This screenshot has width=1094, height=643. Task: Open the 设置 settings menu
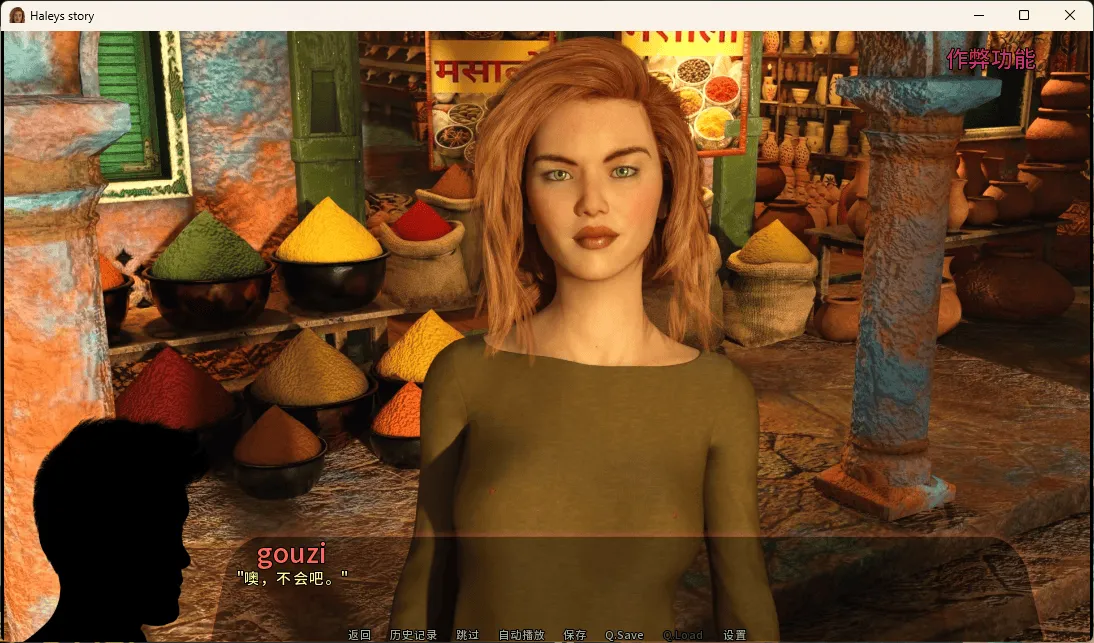coord(735,635)
